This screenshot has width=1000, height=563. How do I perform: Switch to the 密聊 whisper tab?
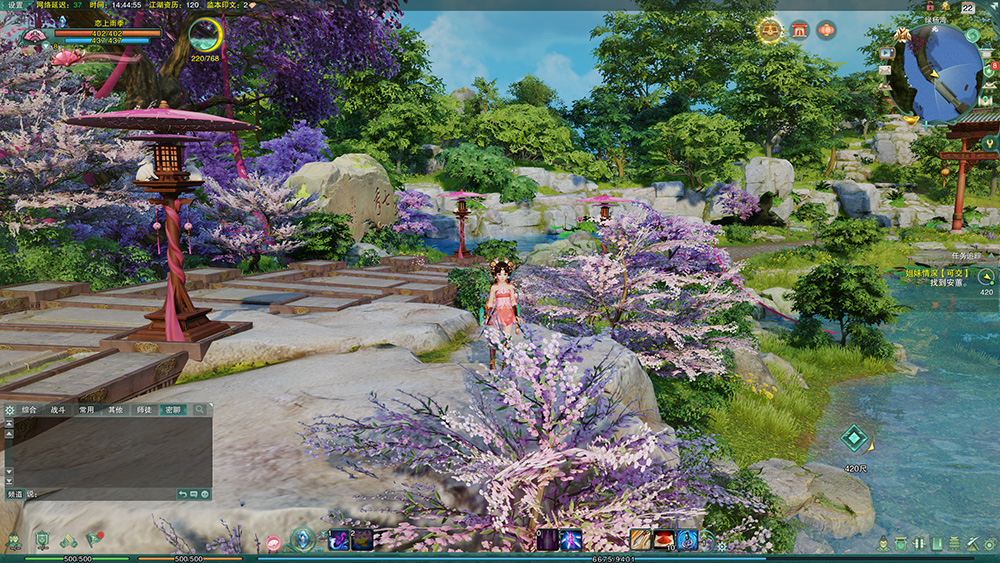click(174, 410)
